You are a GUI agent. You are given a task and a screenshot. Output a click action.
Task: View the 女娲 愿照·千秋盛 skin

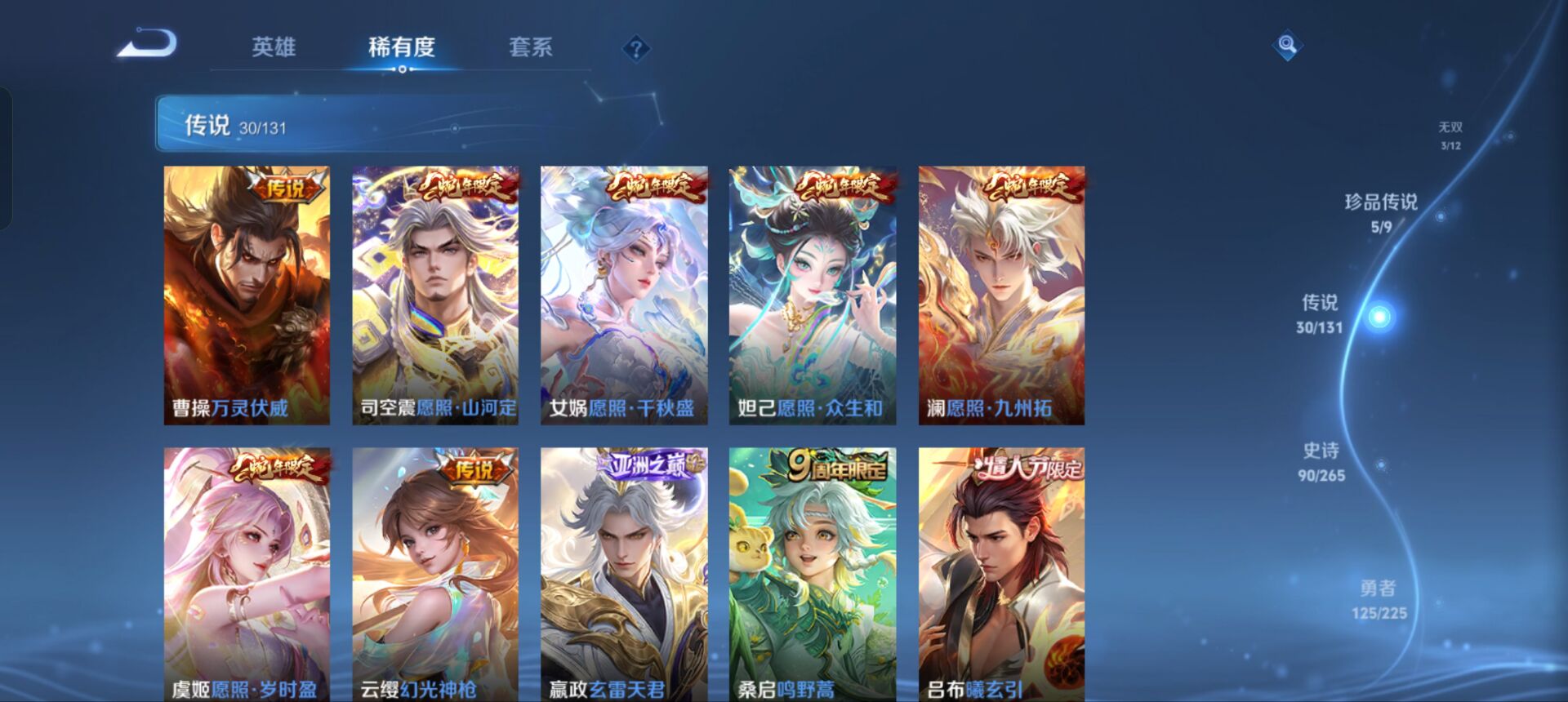(x=622, y=294)
